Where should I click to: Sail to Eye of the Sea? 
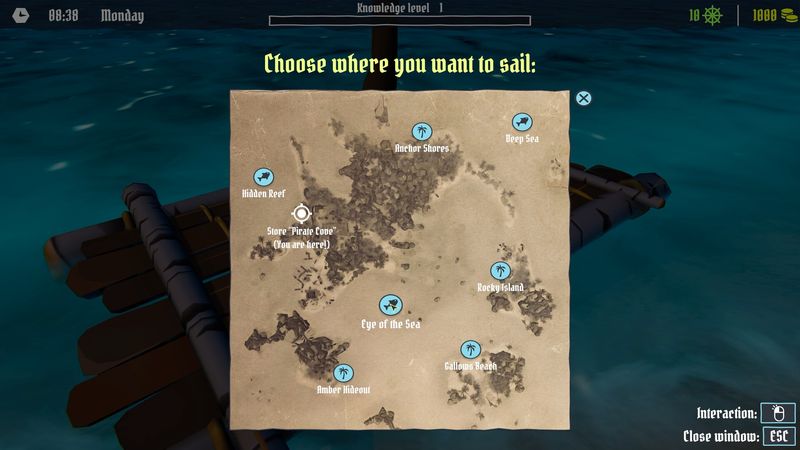390,306
